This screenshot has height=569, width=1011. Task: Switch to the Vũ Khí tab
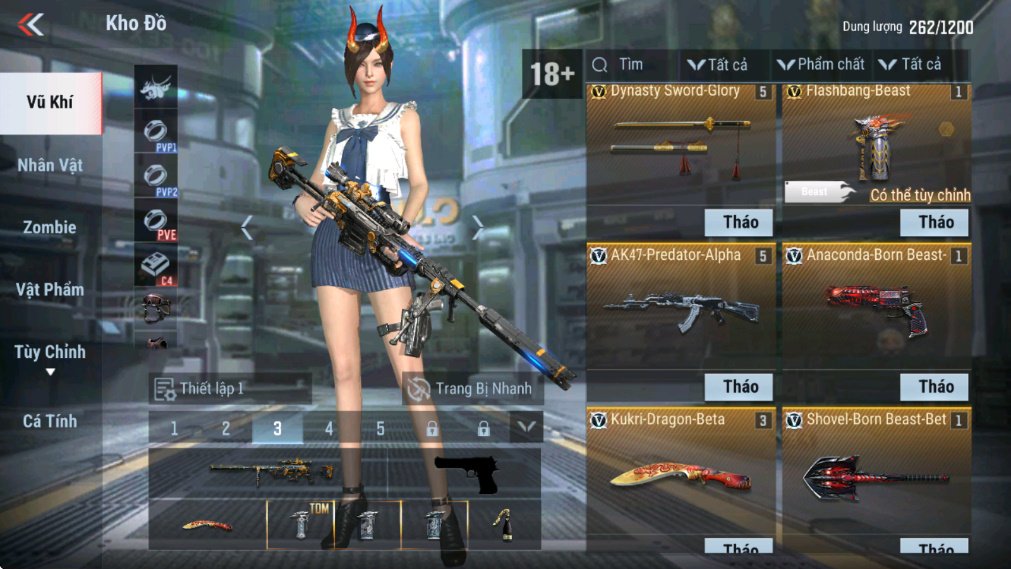click(x=50, y=102)
